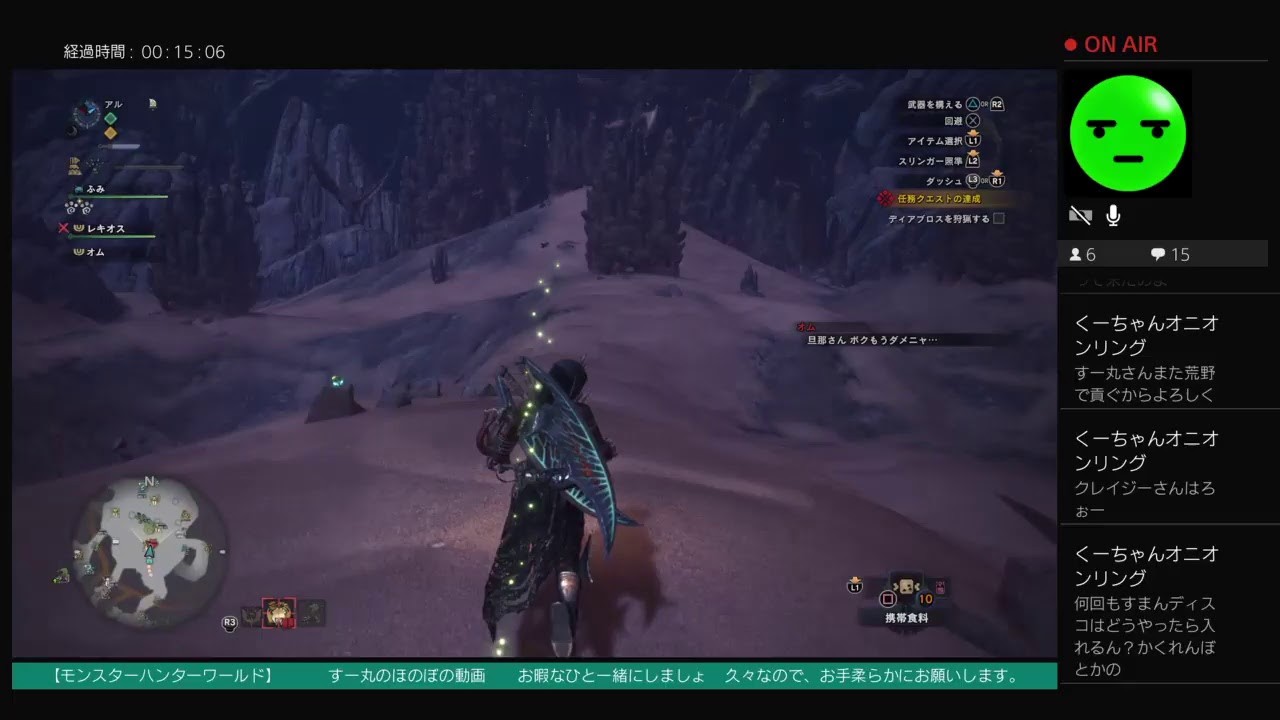Expand the player status radial gauge top-left
The height and width of the screenshot is (720, 1280).
point(88,114)
